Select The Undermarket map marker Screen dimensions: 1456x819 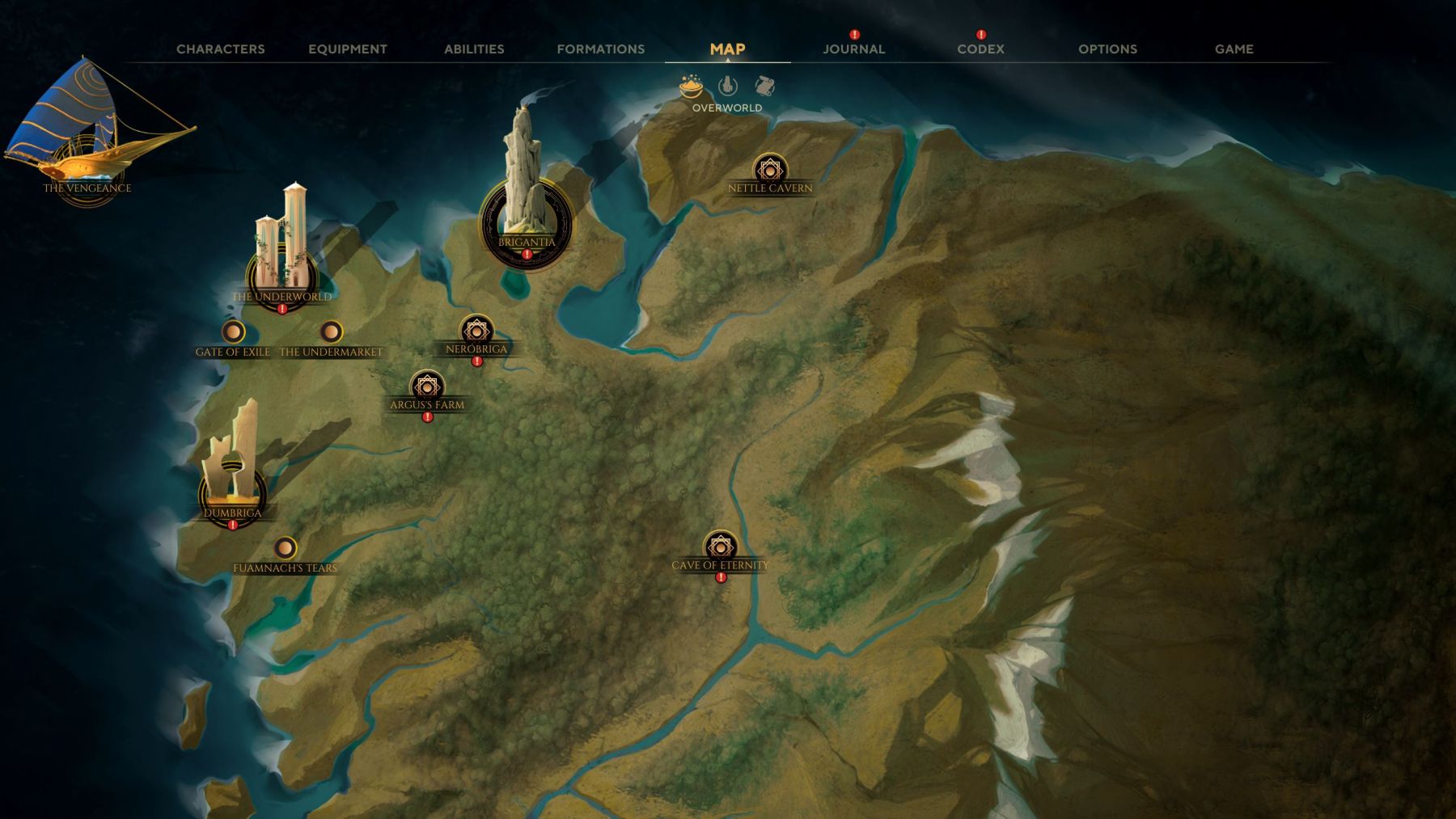(x=331, y=332)
